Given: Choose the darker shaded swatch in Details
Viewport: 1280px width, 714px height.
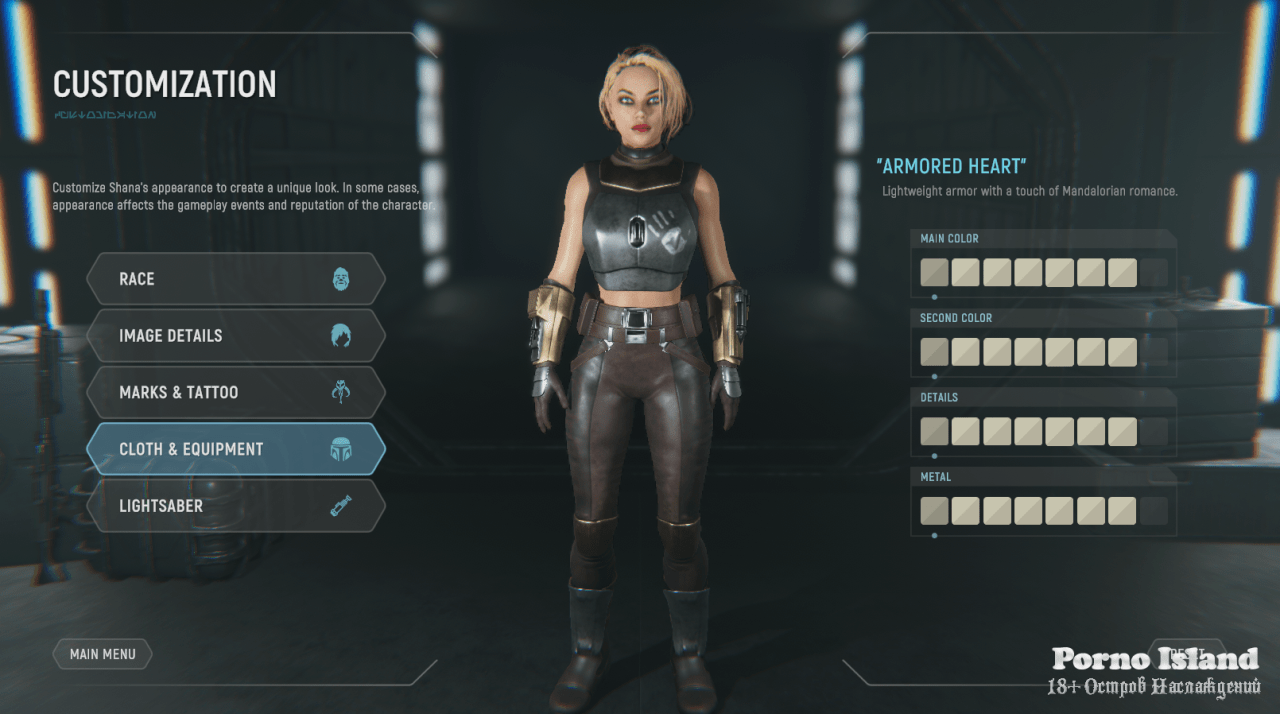Looking at the screenshot, I should tap(934, 431).
